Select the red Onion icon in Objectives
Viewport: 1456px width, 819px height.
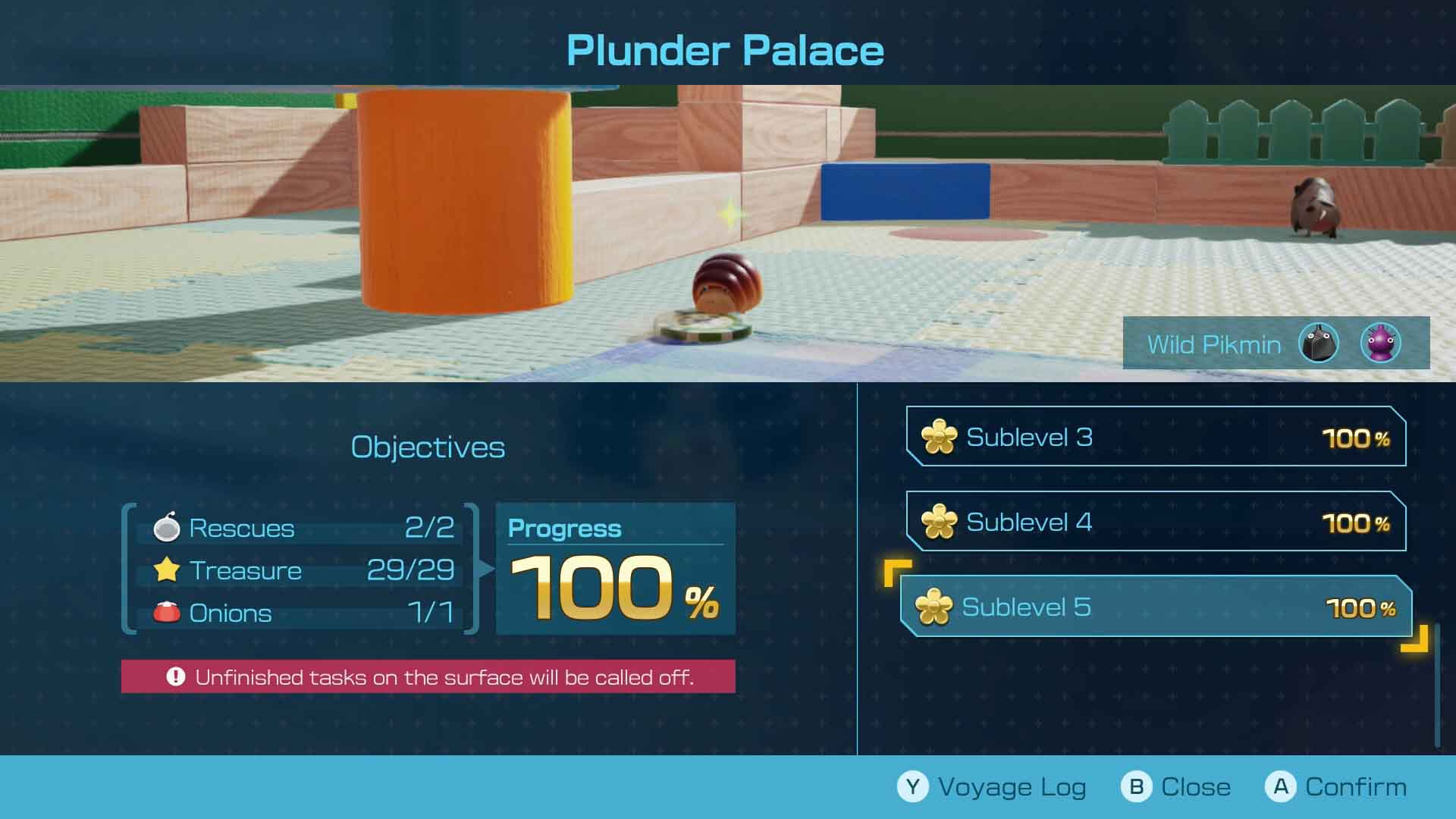click(x=166, y=611)
